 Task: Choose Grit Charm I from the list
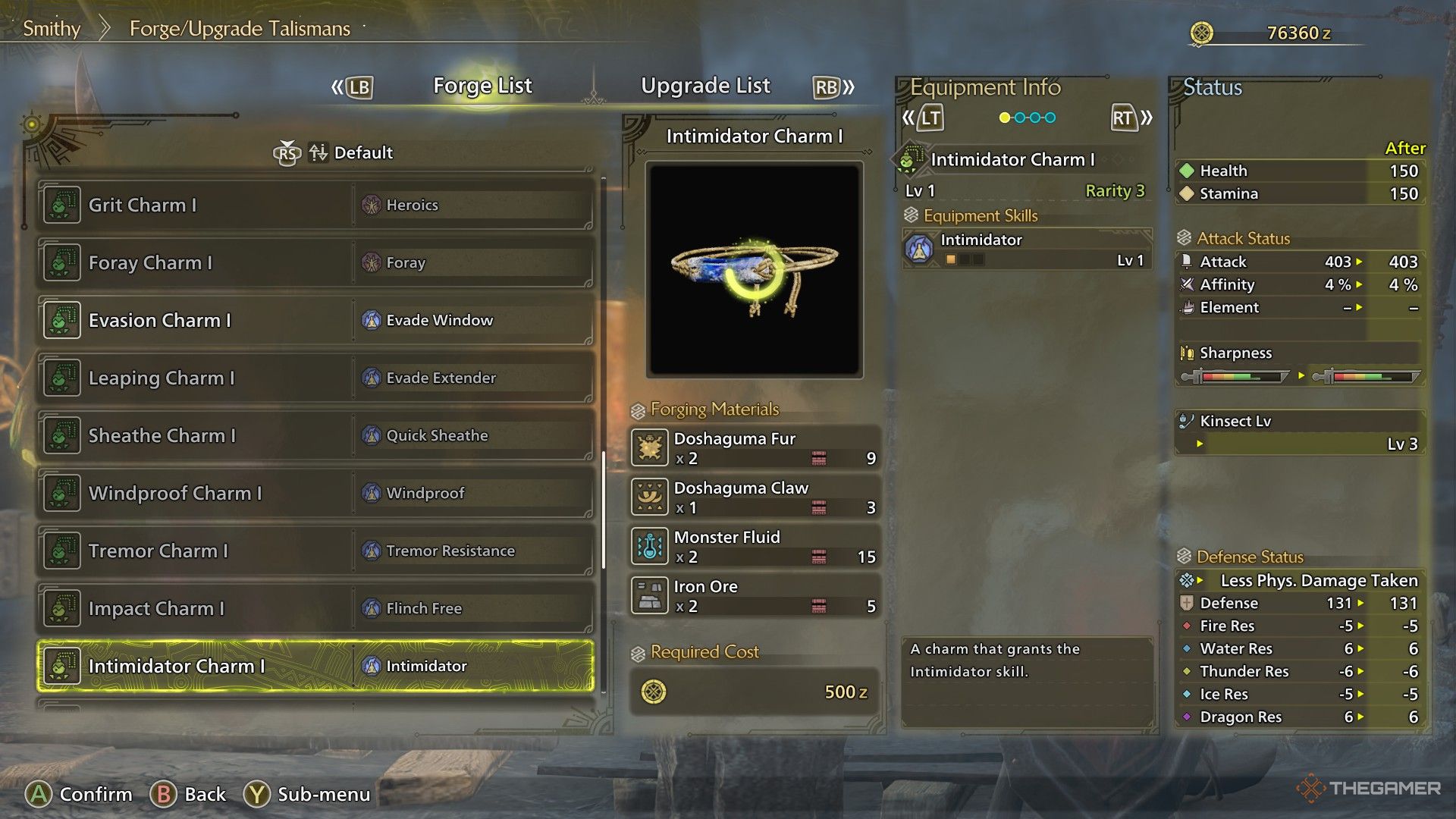pyautogui.click(x=315, y=205)
